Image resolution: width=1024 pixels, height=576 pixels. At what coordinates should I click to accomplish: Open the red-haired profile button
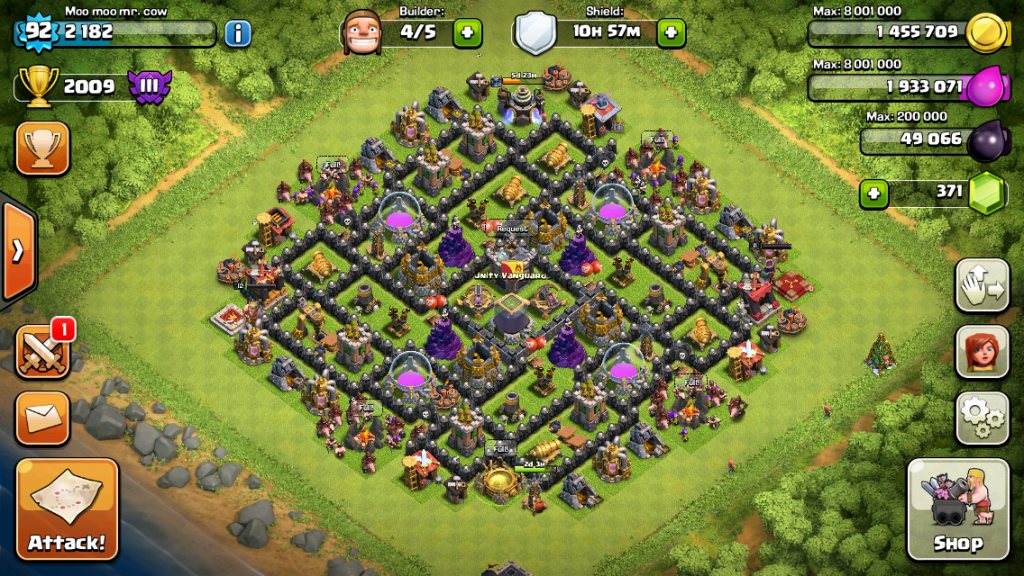[x=981, y=351]
